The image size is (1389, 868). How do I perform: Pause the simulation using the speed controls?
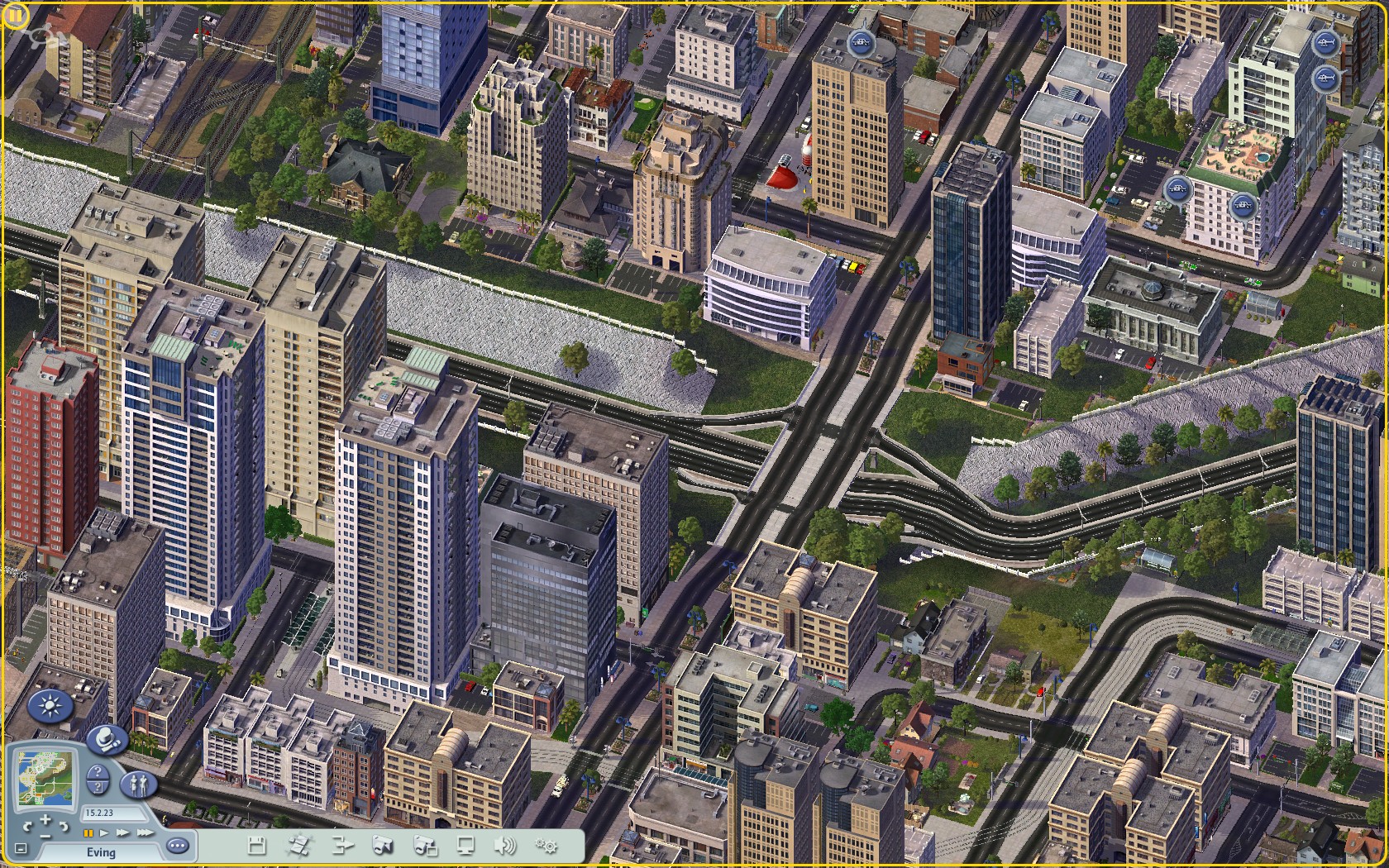[88, 832]
